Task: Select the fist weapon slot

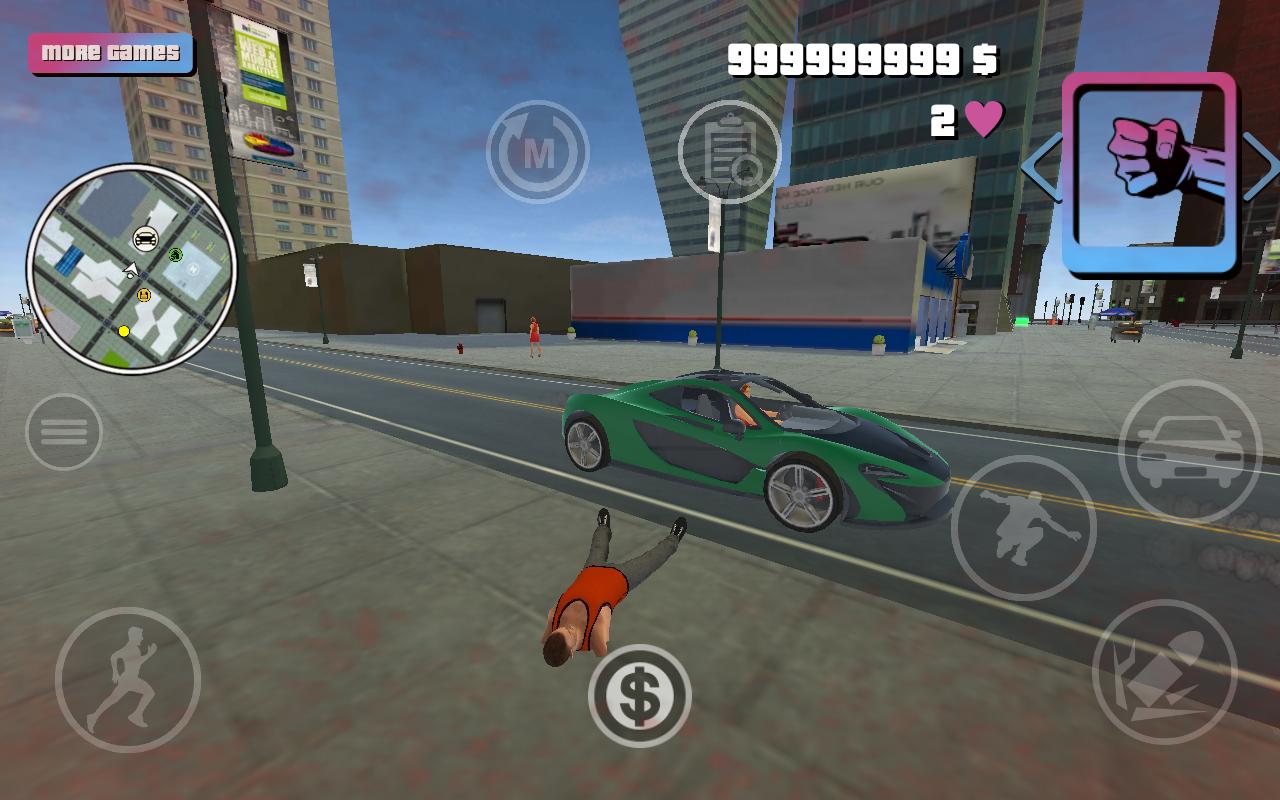Action: click(x=1149, y=173)
